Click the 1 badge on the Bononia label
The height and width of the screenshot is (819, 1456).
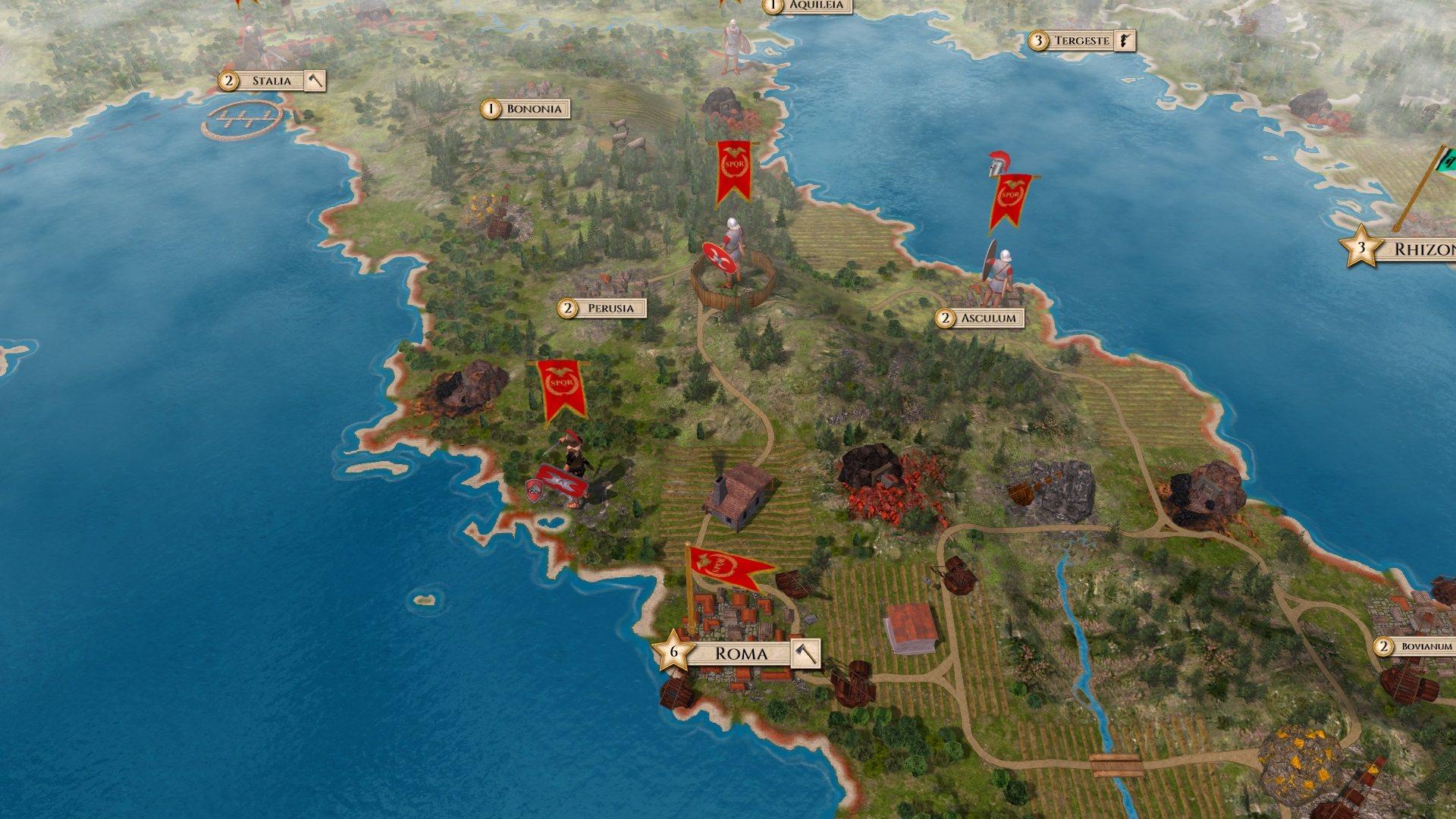[491, 109]
